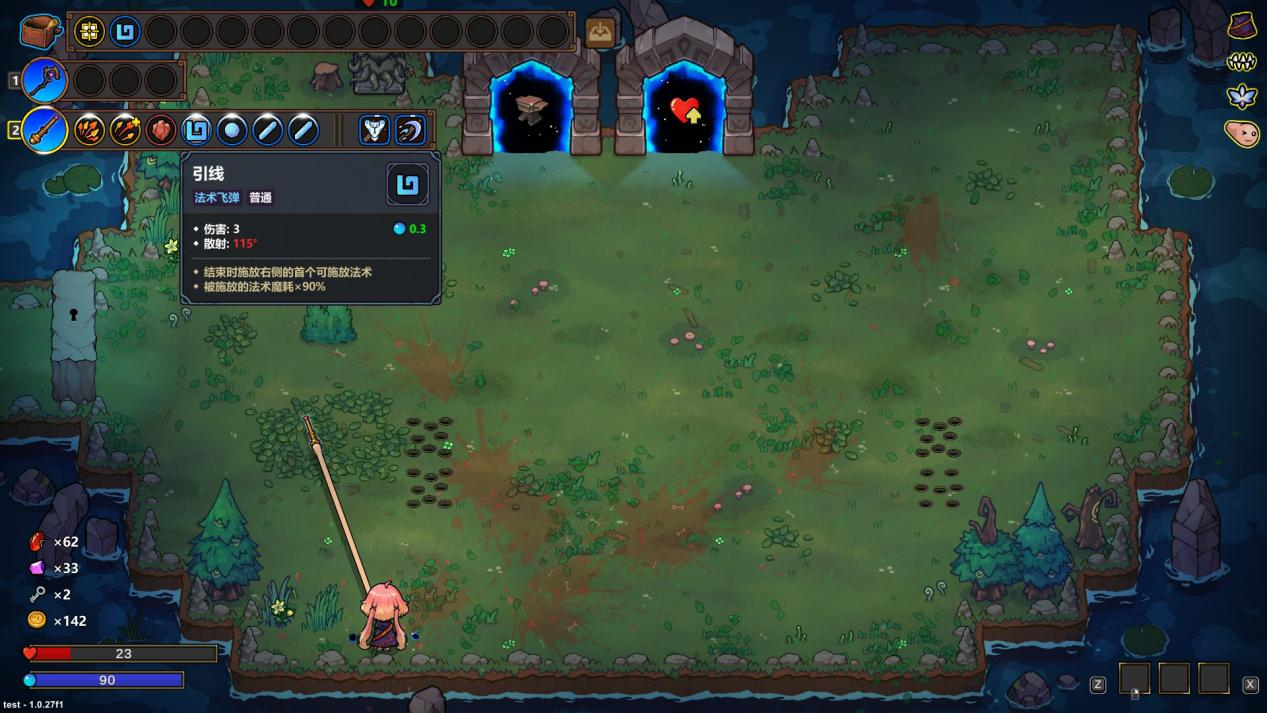1267x713 pixels.
Task: Click the crescent slash icon
Action: (410, 130)
